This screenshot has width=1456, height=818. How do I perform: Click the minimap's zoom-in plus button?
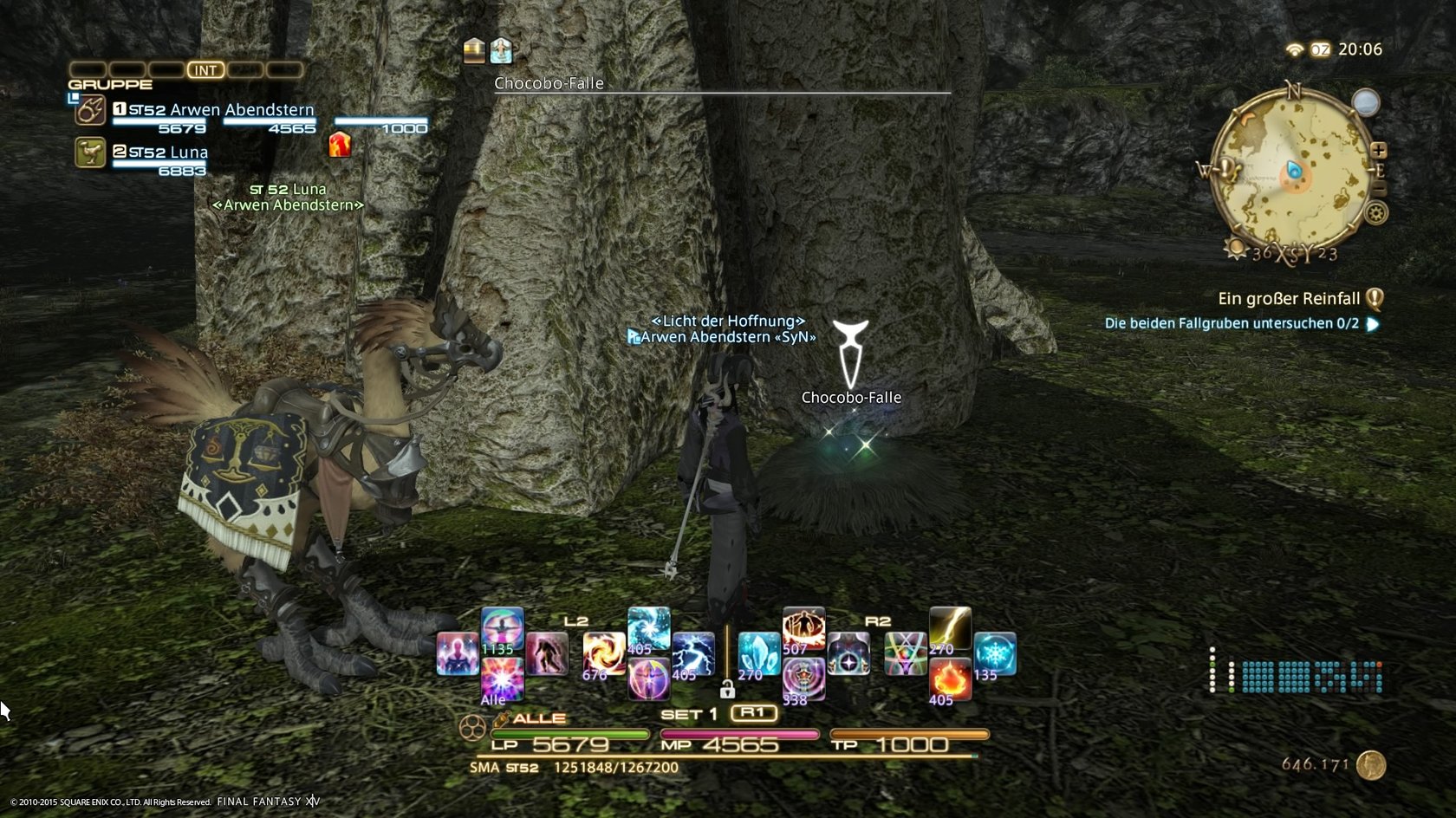[1378, 151]
